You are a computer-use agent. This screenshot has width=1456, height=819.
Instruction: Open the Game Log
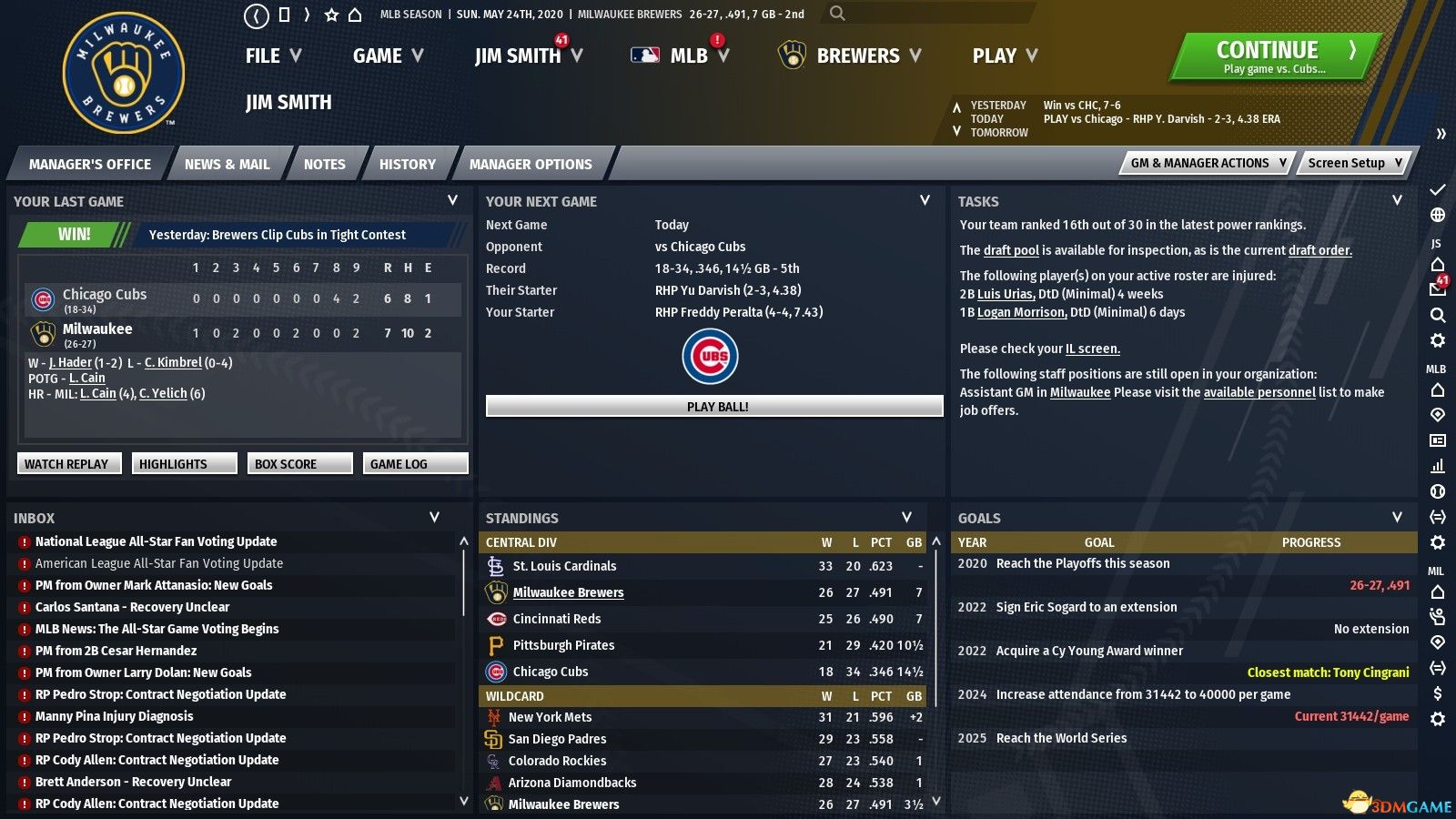(x=415, y=464)
